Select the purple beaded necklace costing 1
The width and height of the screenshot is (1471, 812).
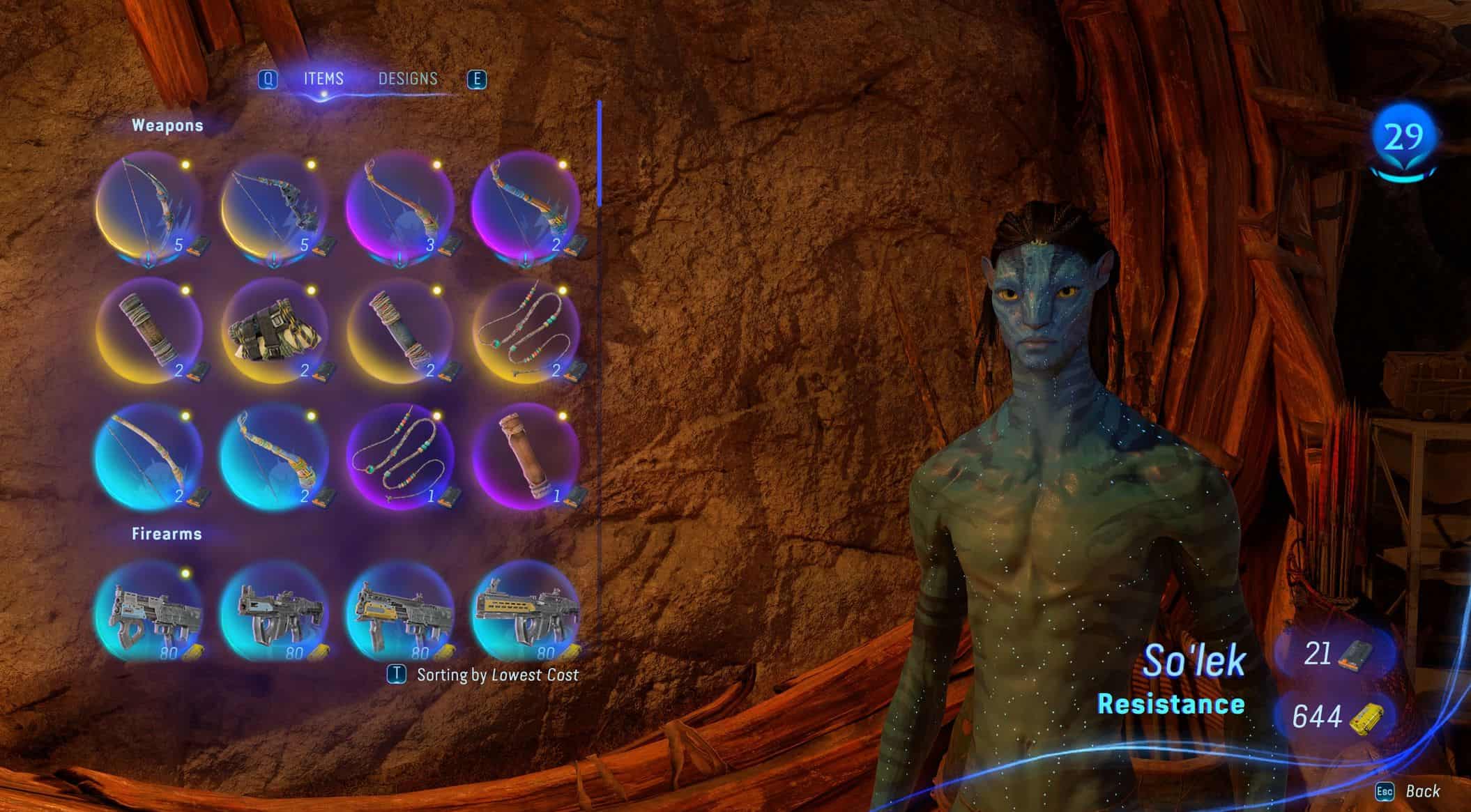[x=399, y=457]
